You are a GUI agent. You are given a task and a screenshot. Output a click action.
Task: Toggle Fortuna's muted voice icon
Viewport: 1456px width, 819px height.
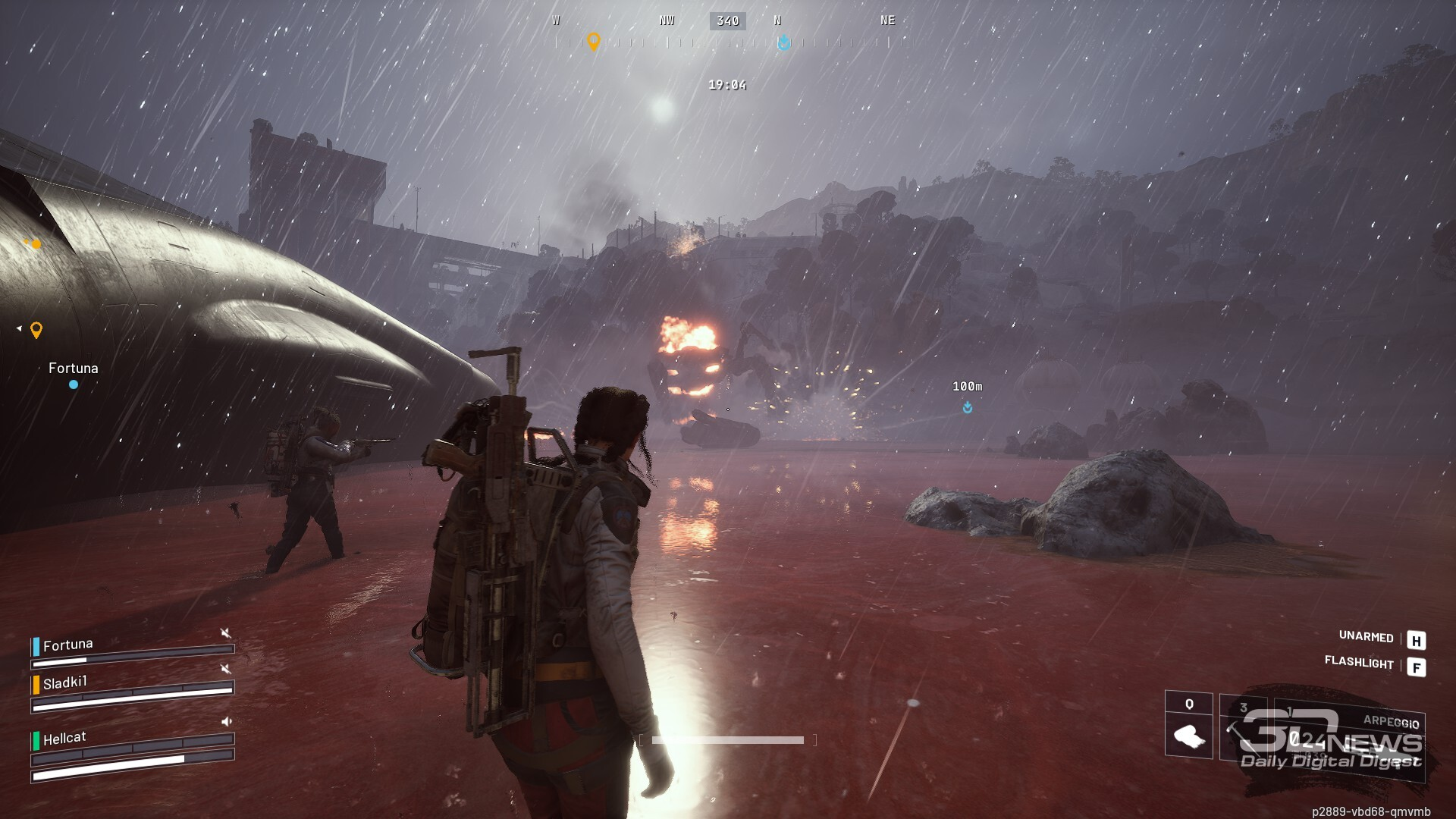tap(225, 632)
